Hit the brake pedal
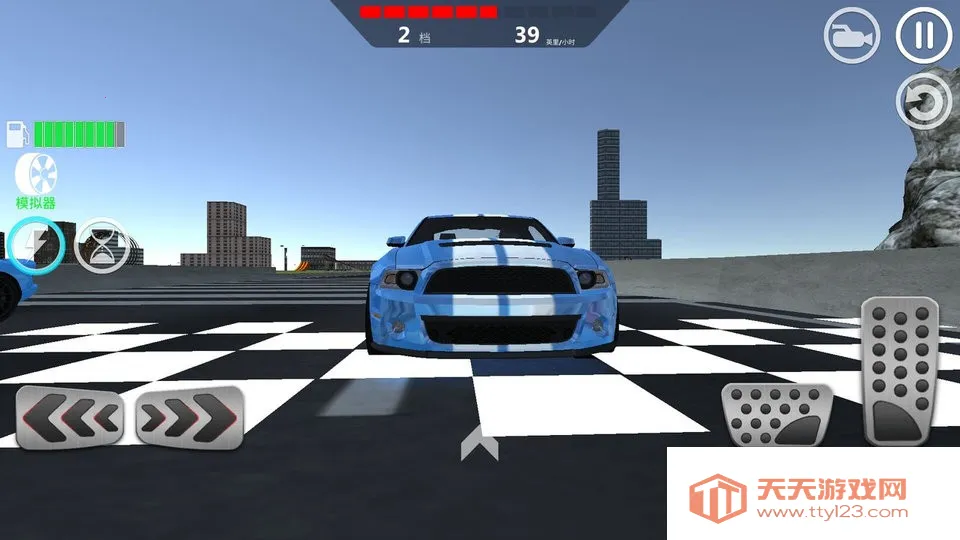Viewport: 960px width, 540px height. (x=772, y=415)
